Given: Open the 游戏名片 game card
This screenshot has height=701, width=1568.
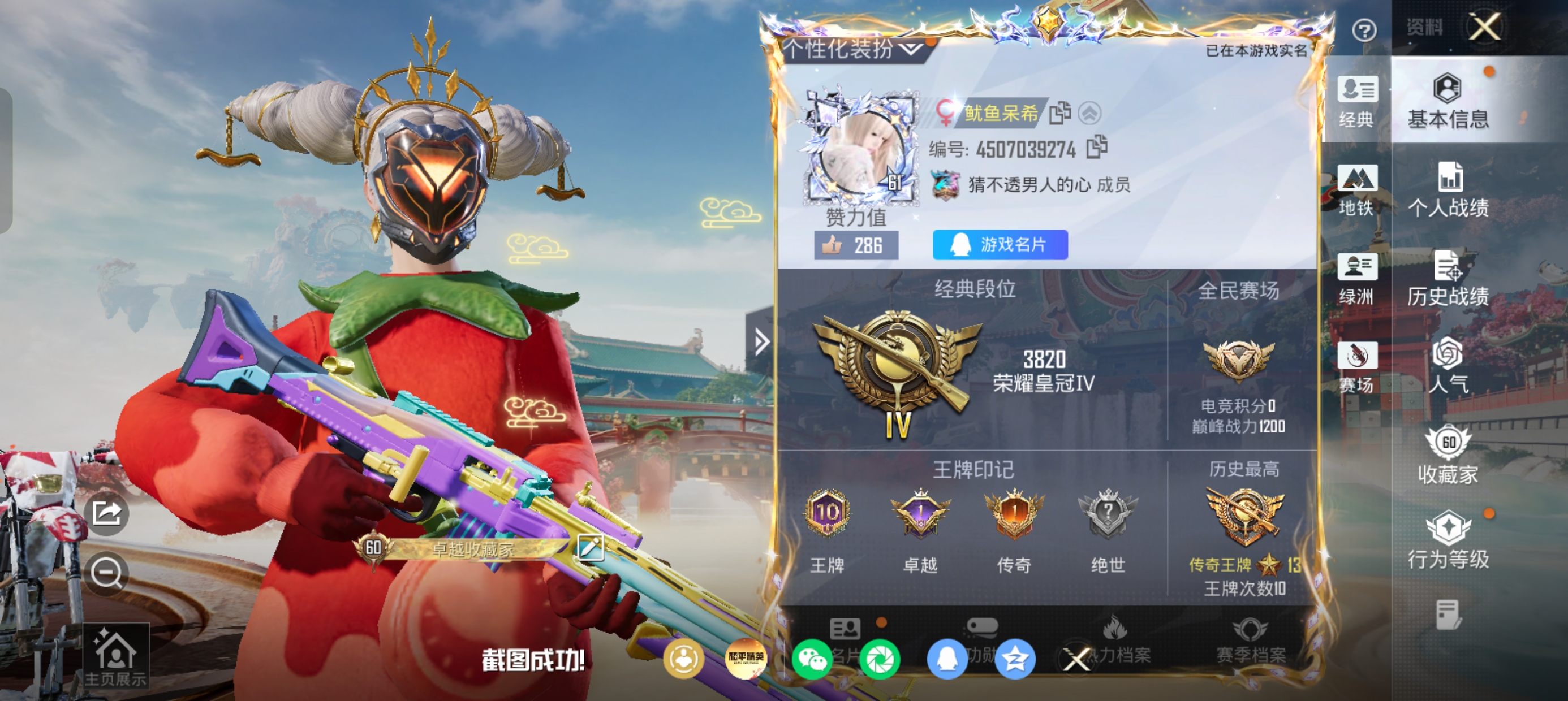Looking at the screenshot, I should [x=1000, y=245].
